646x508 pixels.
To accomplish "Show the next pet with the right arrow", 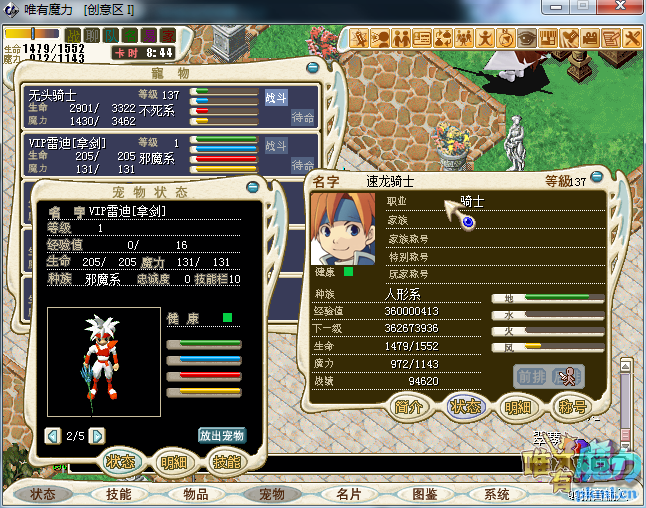I will click(97, 436).
